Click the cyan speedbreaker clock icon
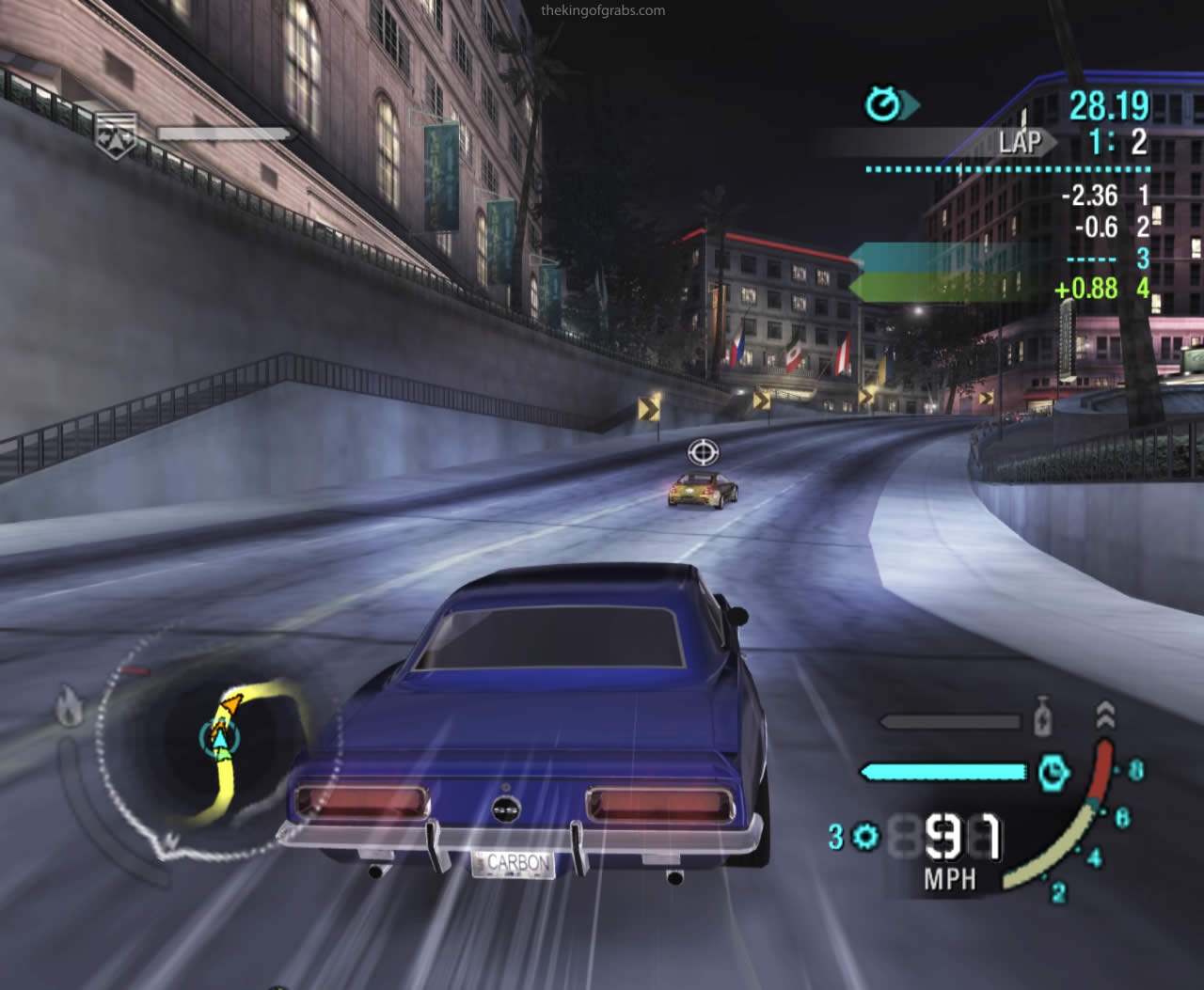This screenshot has width=1204, height=990. click(1053, 772)
